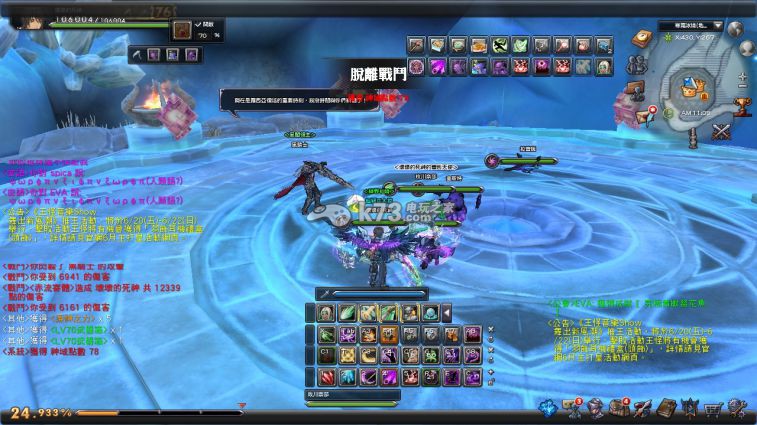Viewport: 757px width, 425px height.
Task: Open the helmeted character portrait icon
Action: (594, 408)
